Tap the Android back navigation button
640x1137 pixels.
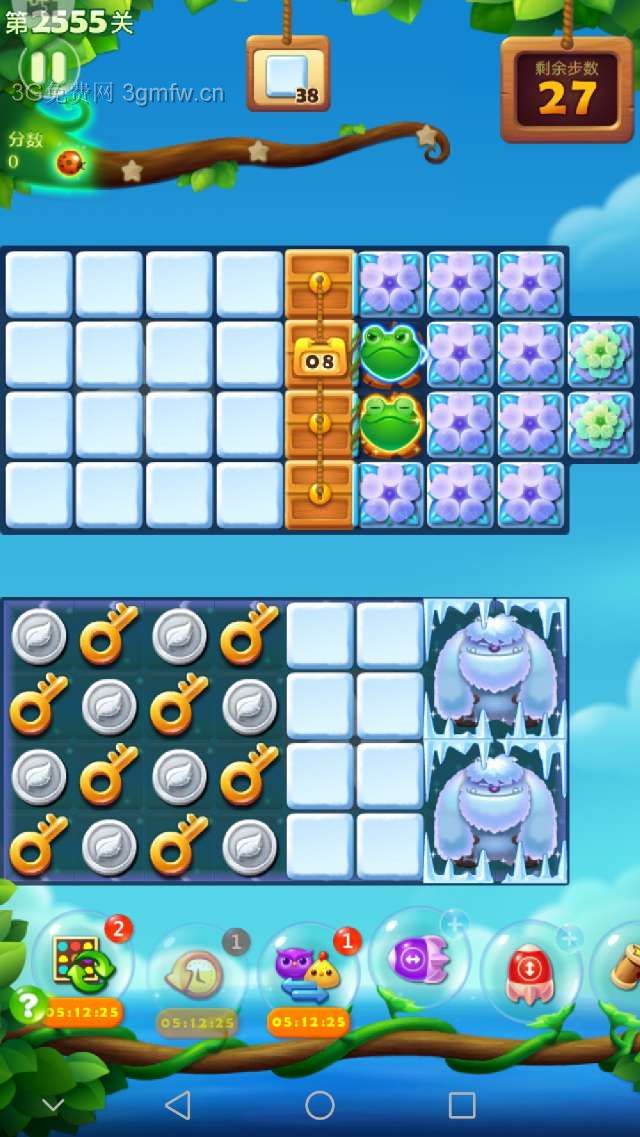pyautogui.click(x=177, y=1104)
